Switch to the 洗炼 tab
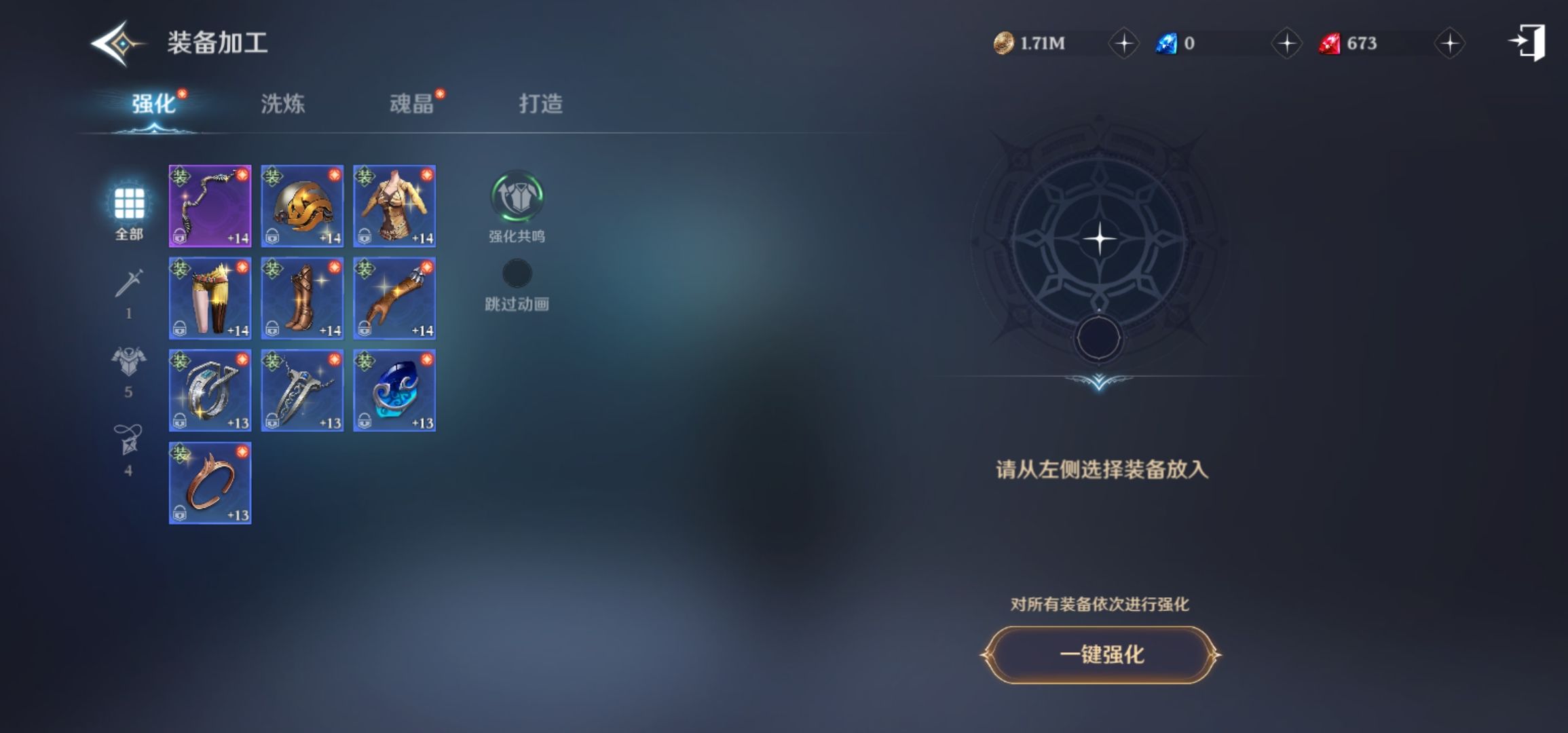1568x733 pixels. pyautogui.click(x=282, y=103)
